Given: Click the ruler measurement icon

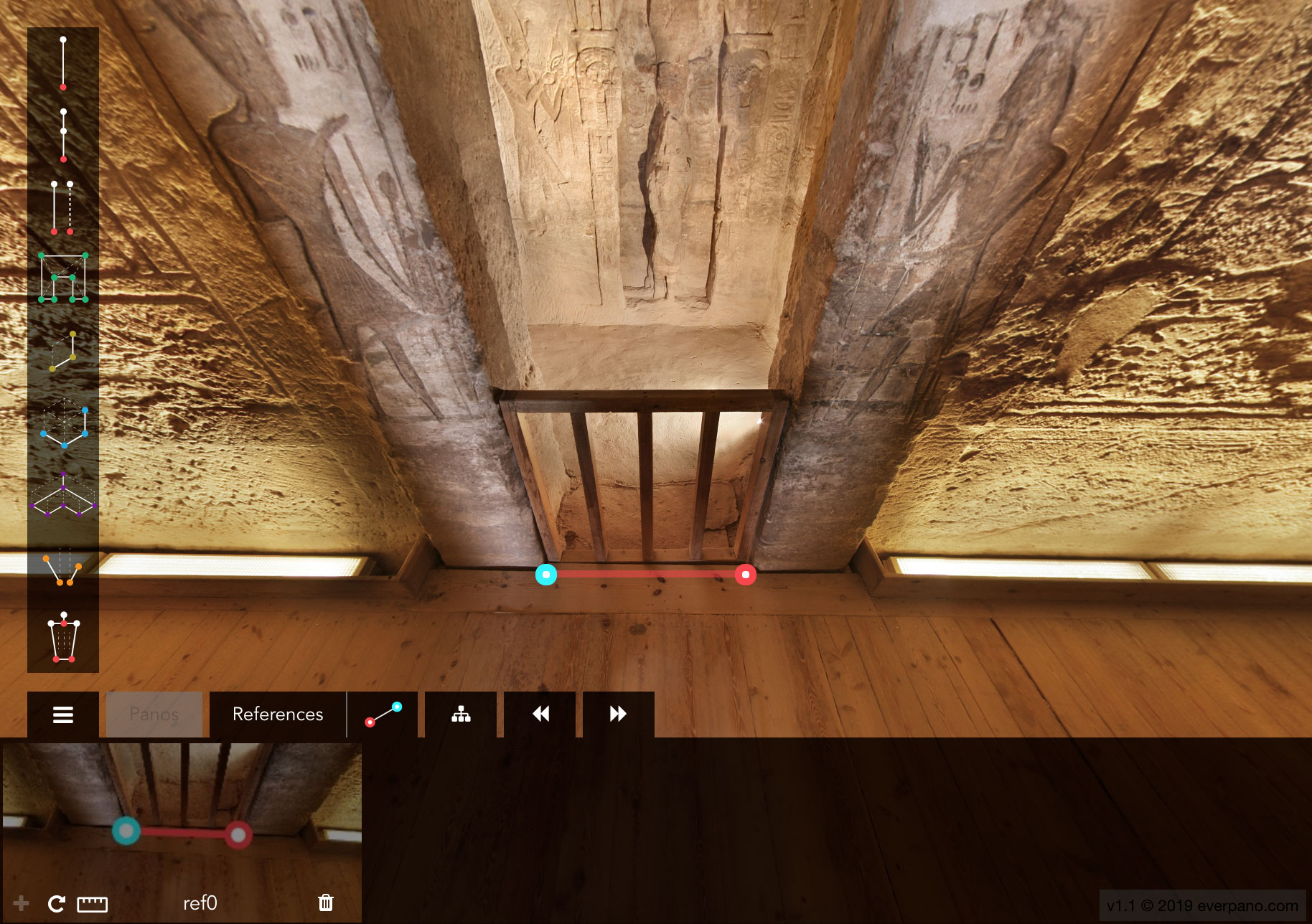Looking at the screenshot, I should coord(92,904).
